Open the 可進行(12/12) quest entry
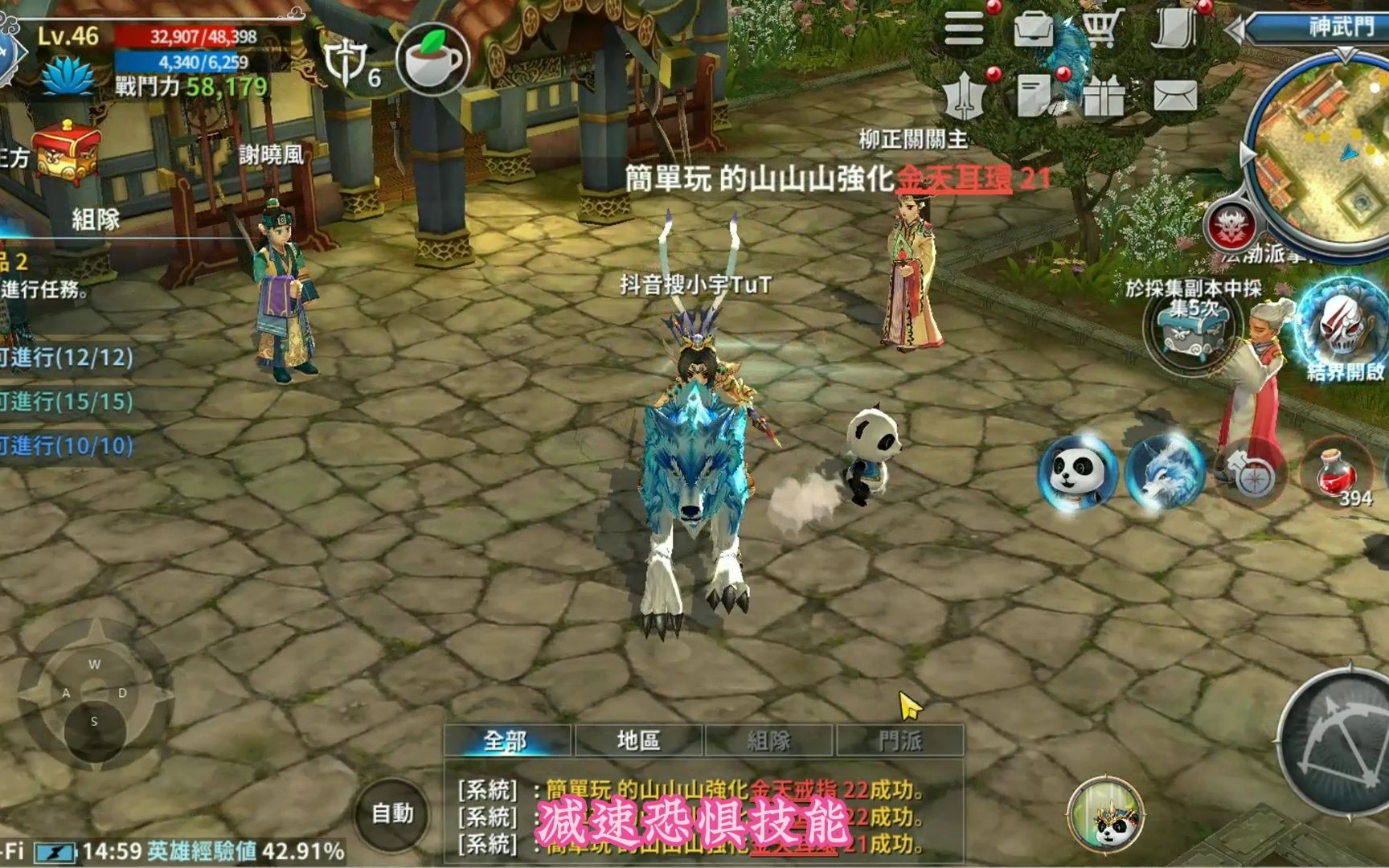This screenshot has width=1389, height=868. (x=68, y=358)
